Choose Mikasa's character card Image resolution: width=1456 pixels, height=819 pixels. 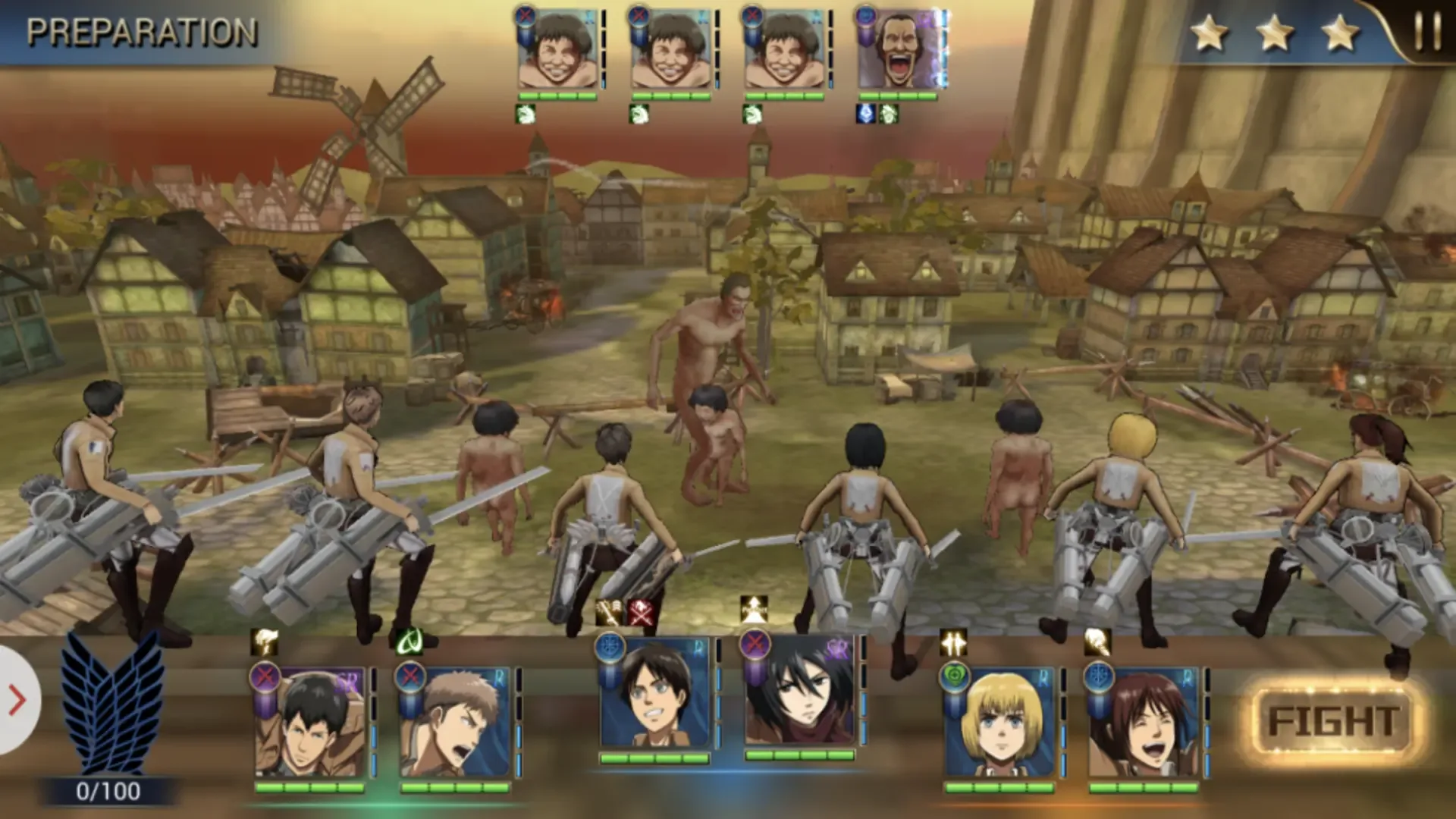click(800, 692)
